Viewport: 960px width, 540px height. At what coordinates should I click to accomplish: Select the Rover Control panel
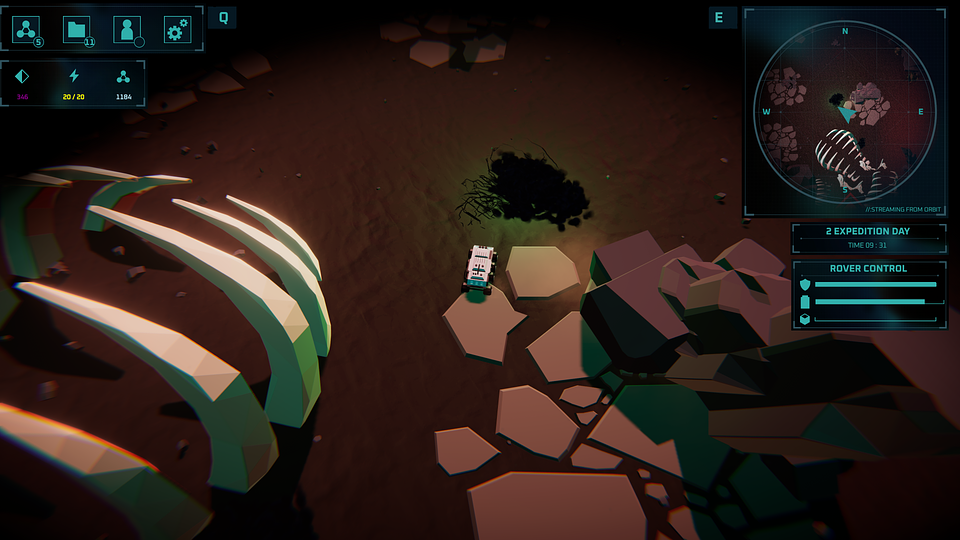tap(869, 295)
